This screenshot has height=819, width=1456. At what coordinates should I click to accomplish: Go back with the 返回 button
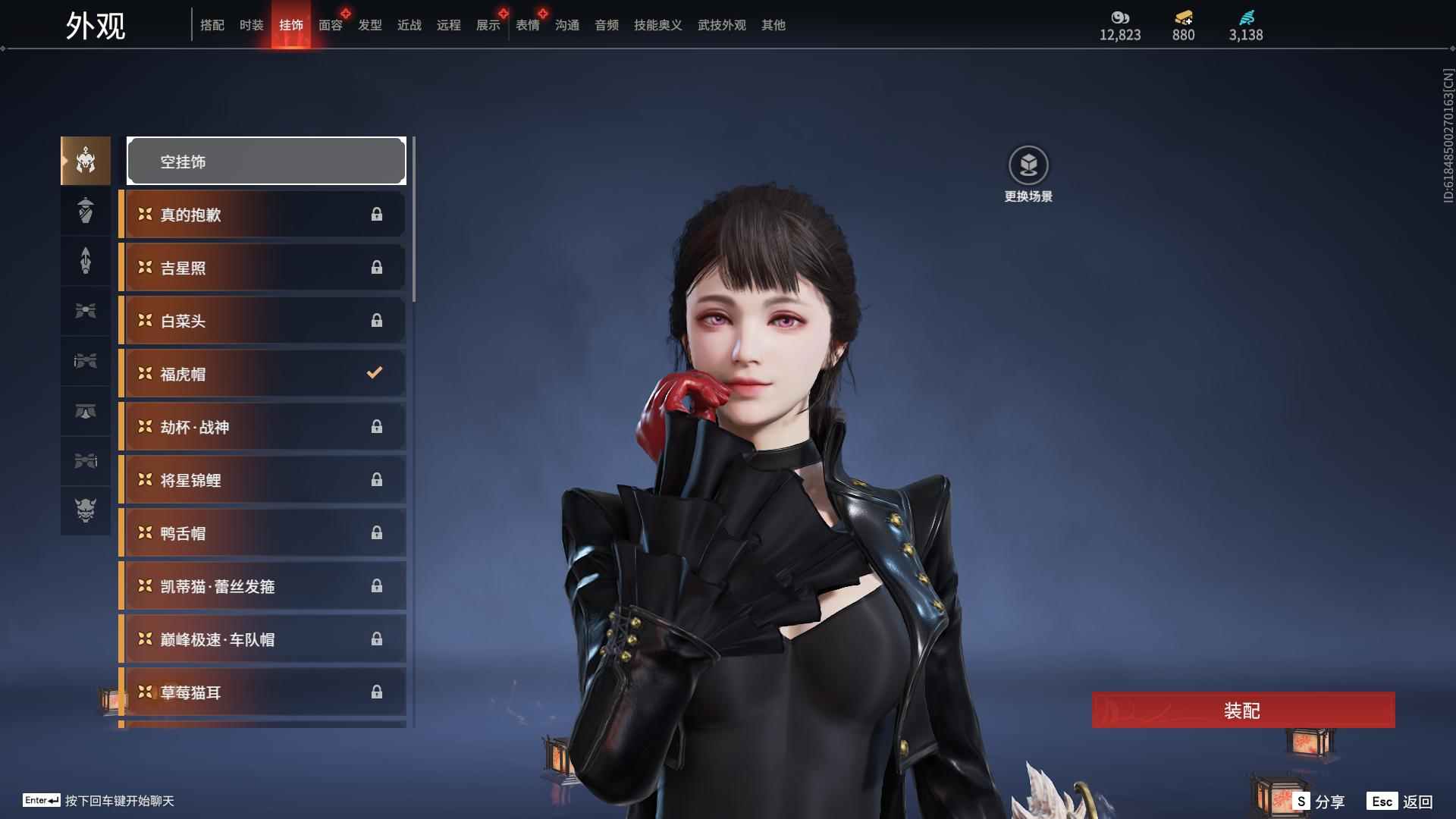[x=1400, y=802]
